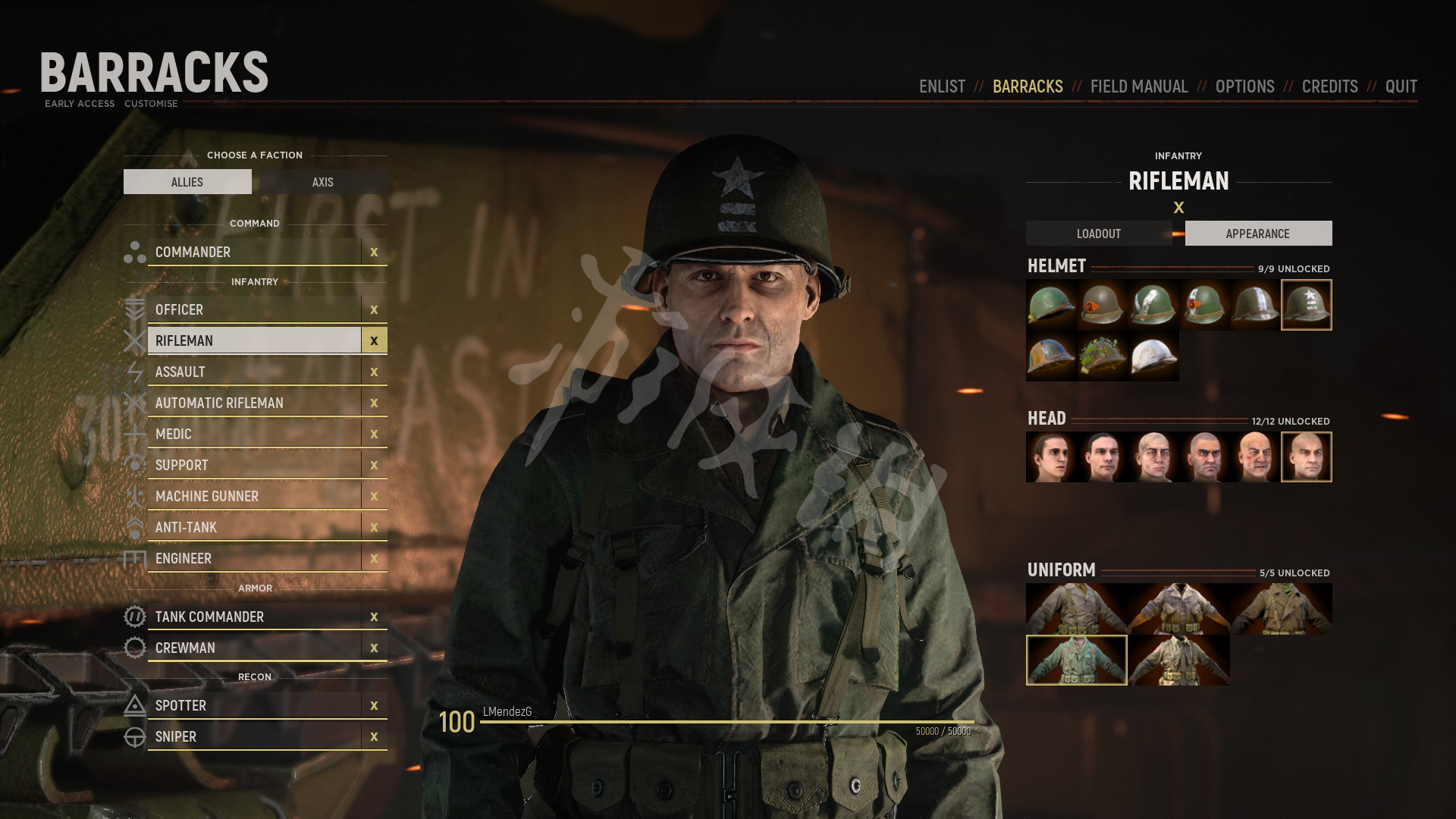This screenshot has width=1456, height=819.
Task: Open the Options screen
Action: pyautogui.click(x=1244, y=86)
